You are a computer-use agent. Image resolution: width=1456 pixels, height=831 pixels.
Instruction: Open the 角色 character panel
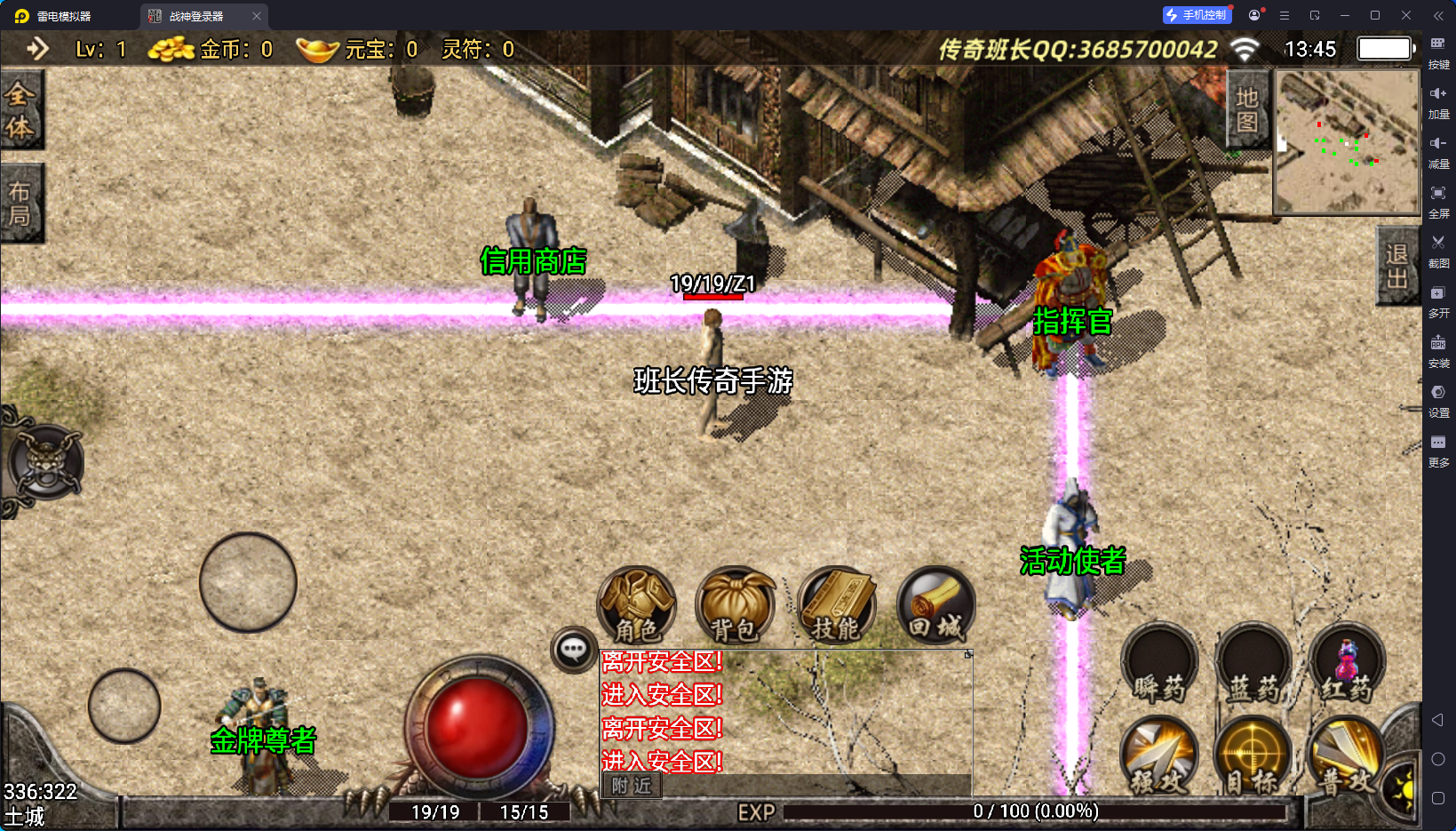coord(637,604)
